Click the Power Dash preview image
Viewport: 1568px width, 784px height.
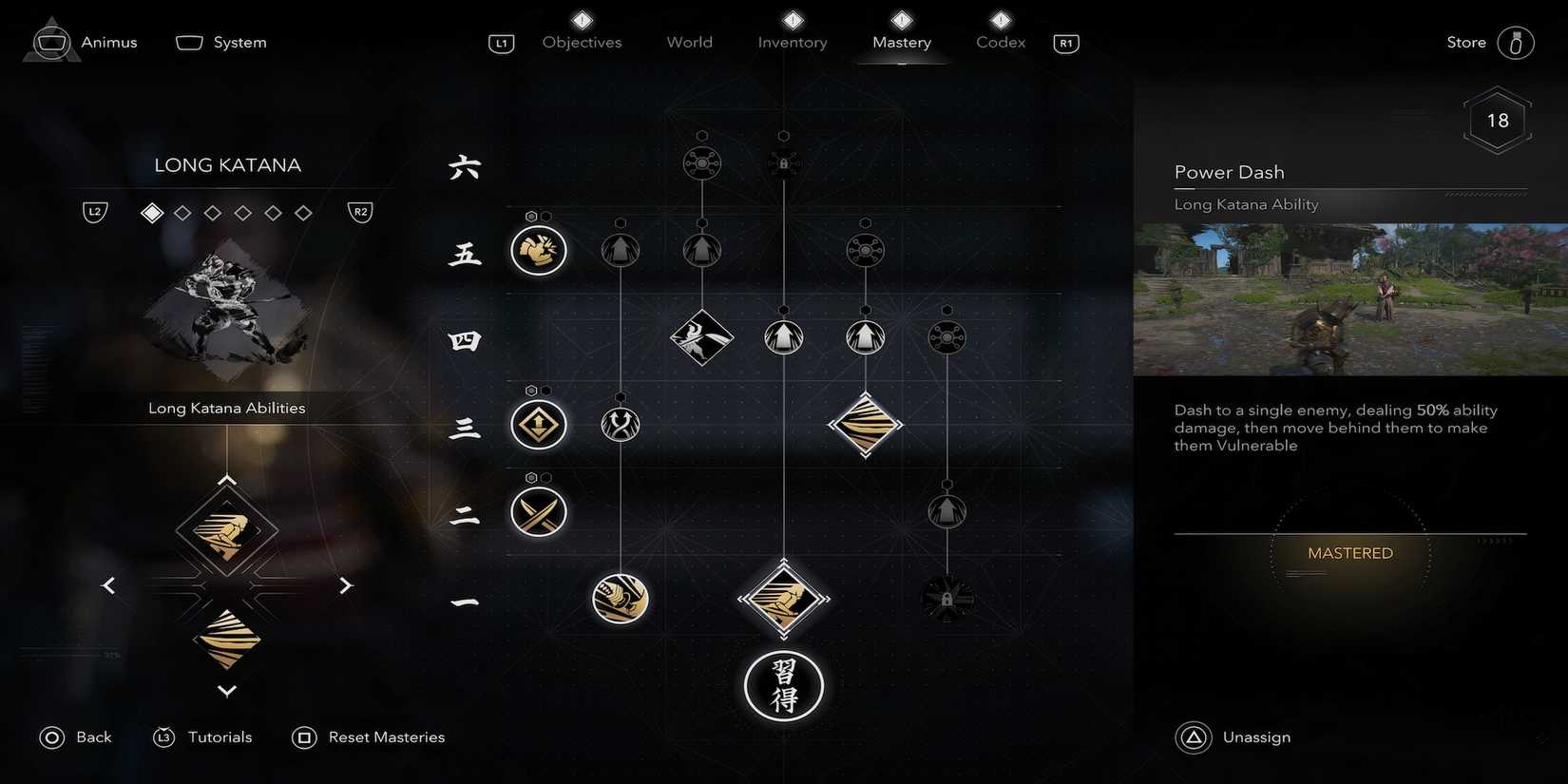(x=1349, y=297)
